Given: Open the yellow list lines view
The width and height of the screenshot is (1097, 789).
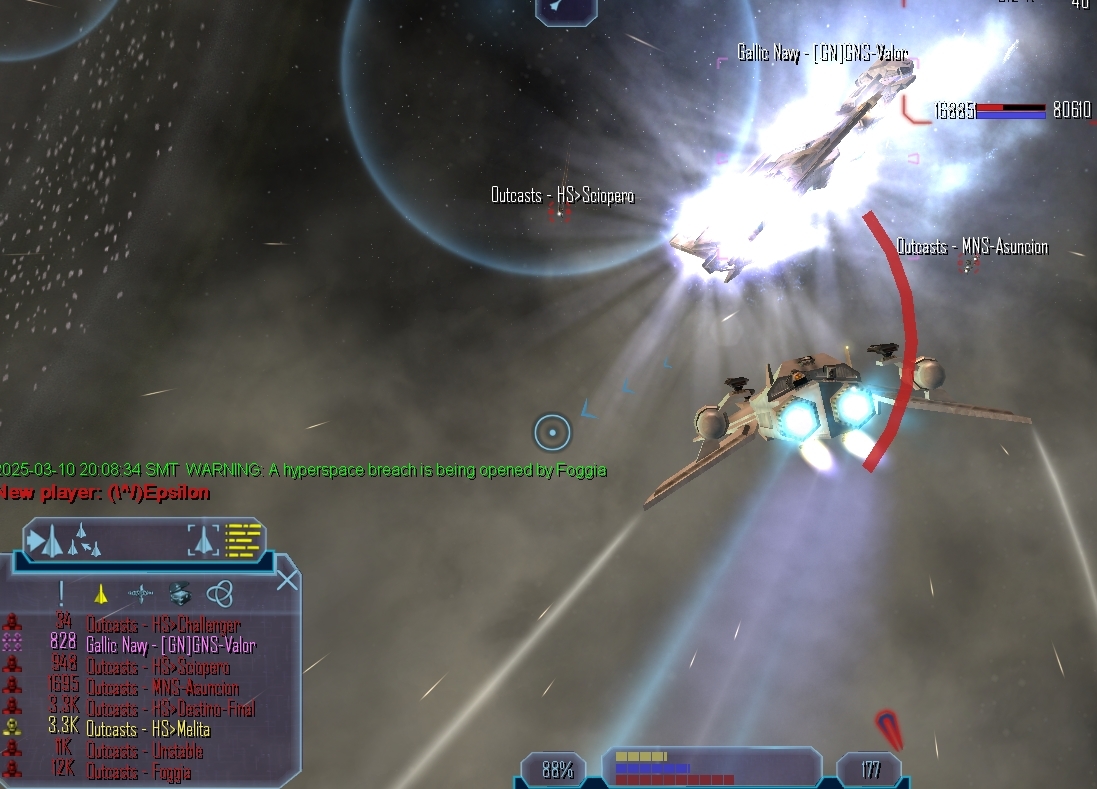Looking at the screenshot, I should tap(243, 540).
